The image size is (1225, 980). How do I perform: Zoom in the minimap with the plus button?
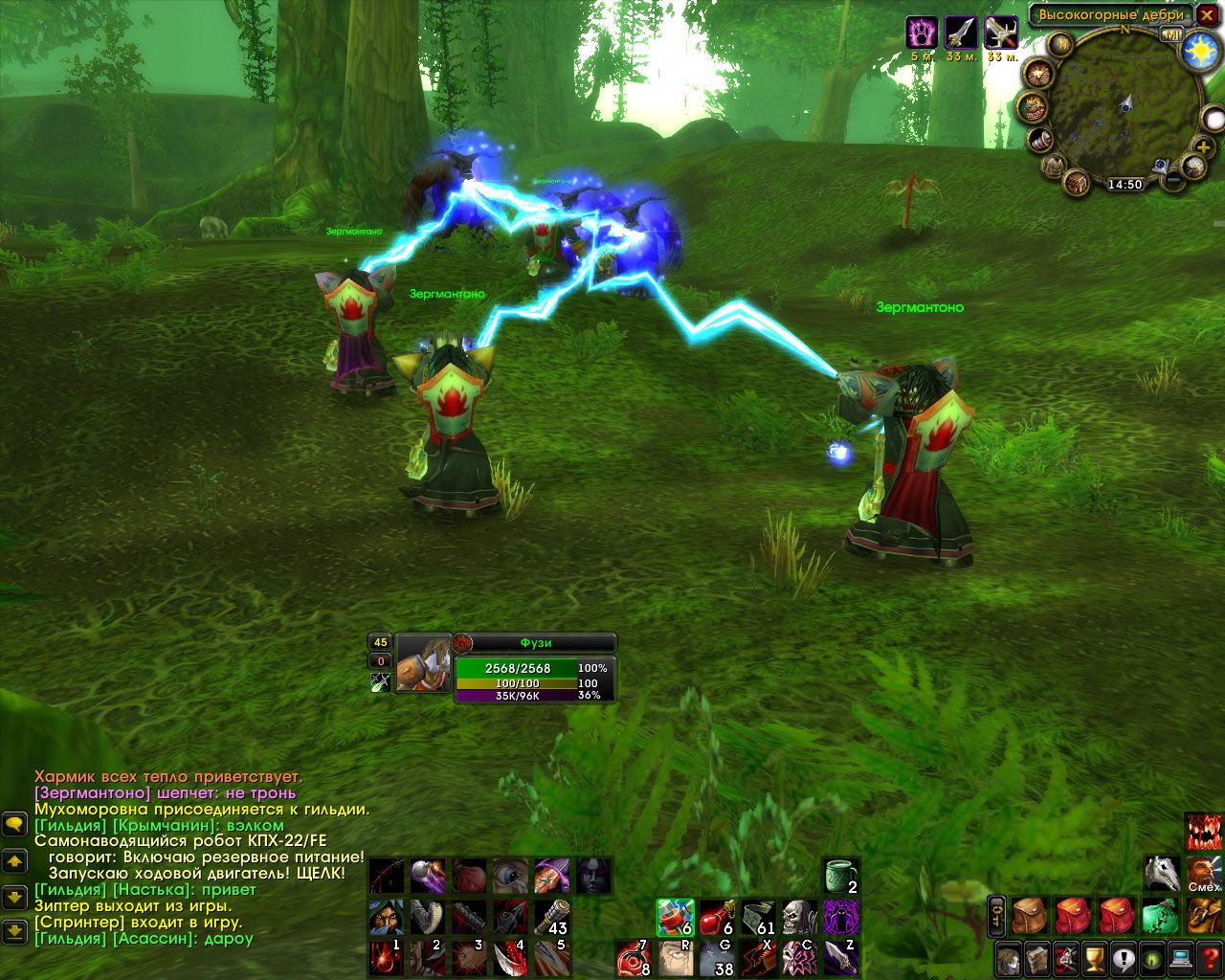pos(1202,146)
